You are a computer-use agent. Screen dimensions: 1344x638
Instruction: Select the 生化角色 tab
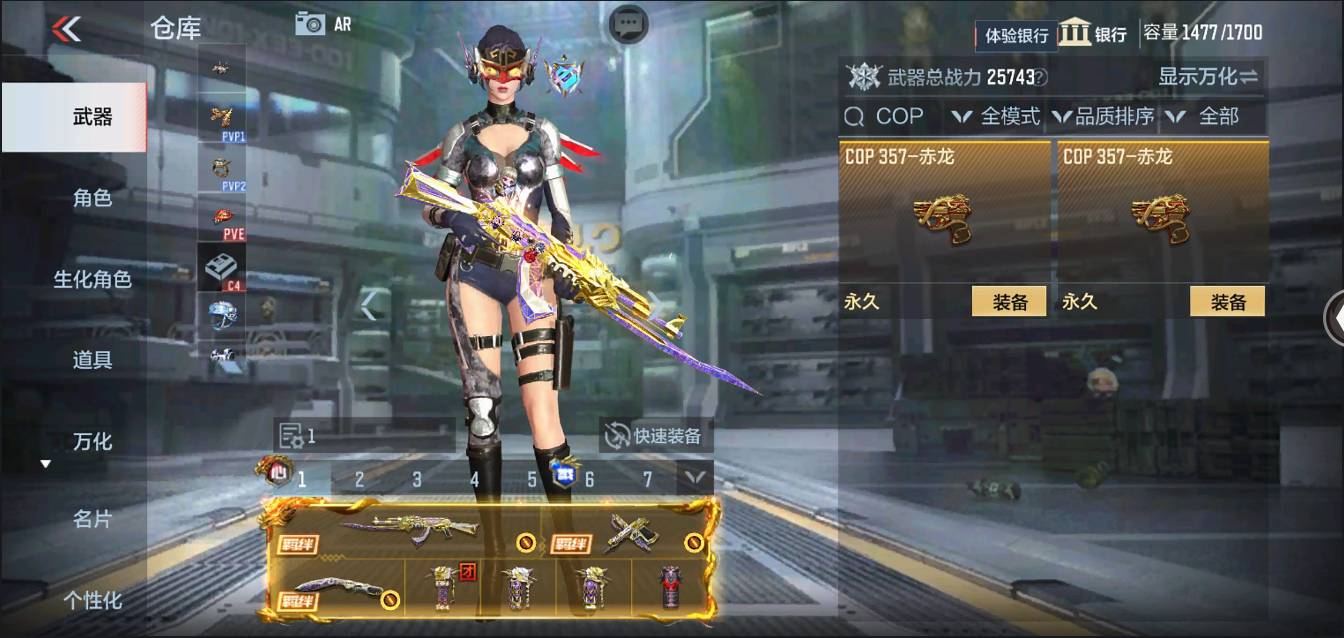pyautogui.click(x=92, y=279)
